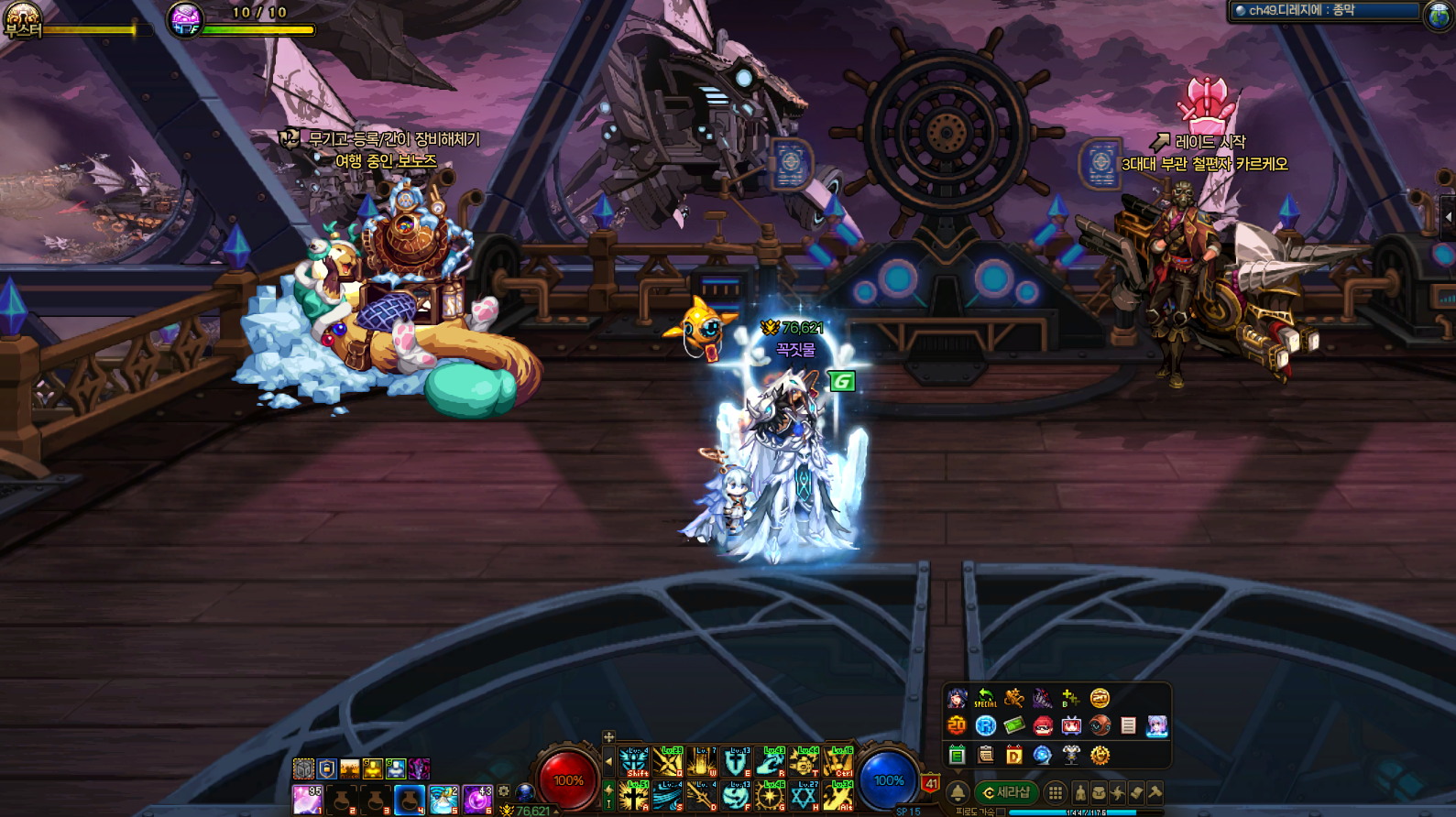The height and width of the screenshot is (817, 1456).
Task: Use the glowing cross skill on A
Action: (x=633, y=796)
